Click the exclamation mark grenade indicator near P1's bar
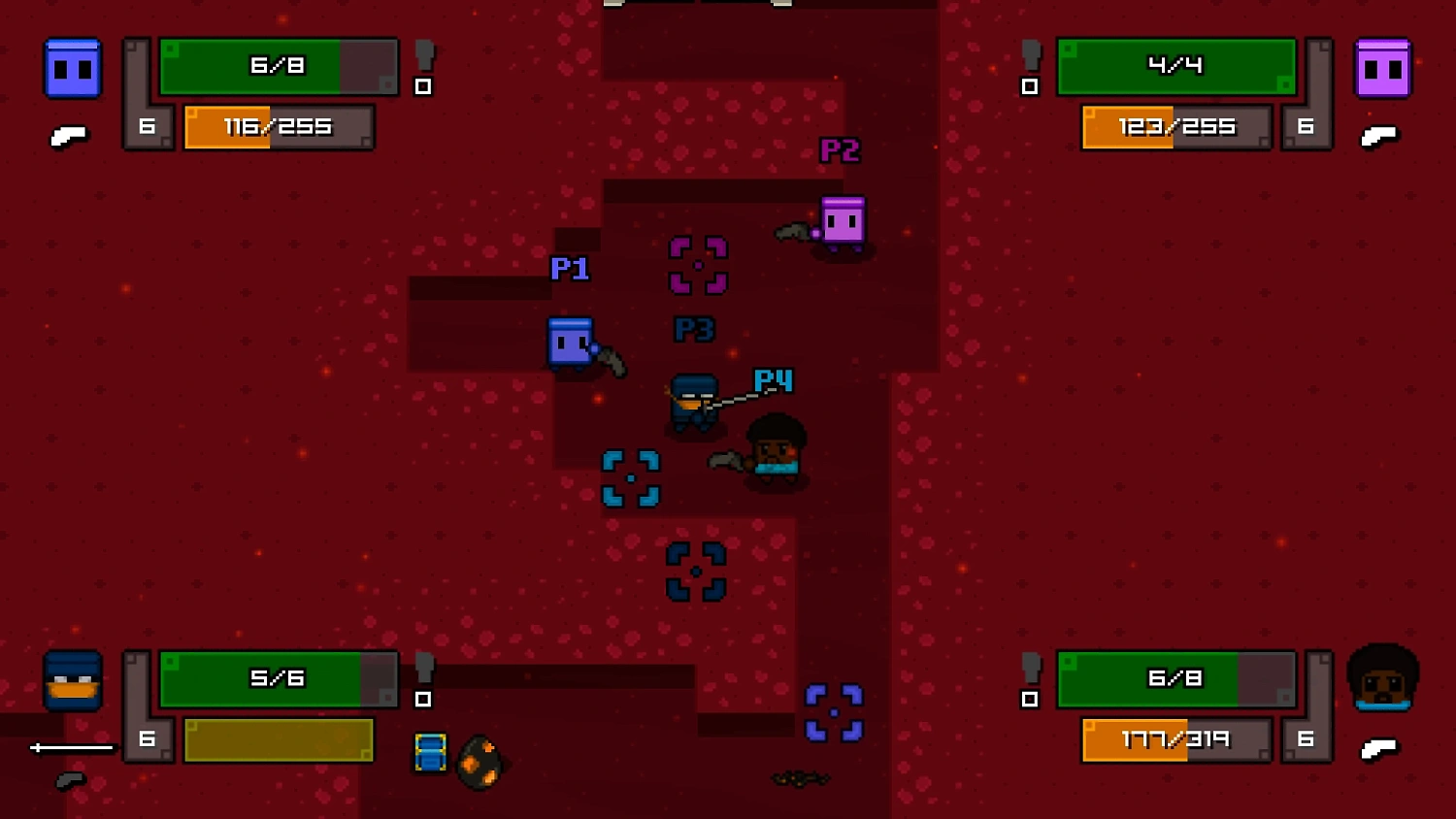Viewport: 1456px width, 819px height. tap(422, 68)
